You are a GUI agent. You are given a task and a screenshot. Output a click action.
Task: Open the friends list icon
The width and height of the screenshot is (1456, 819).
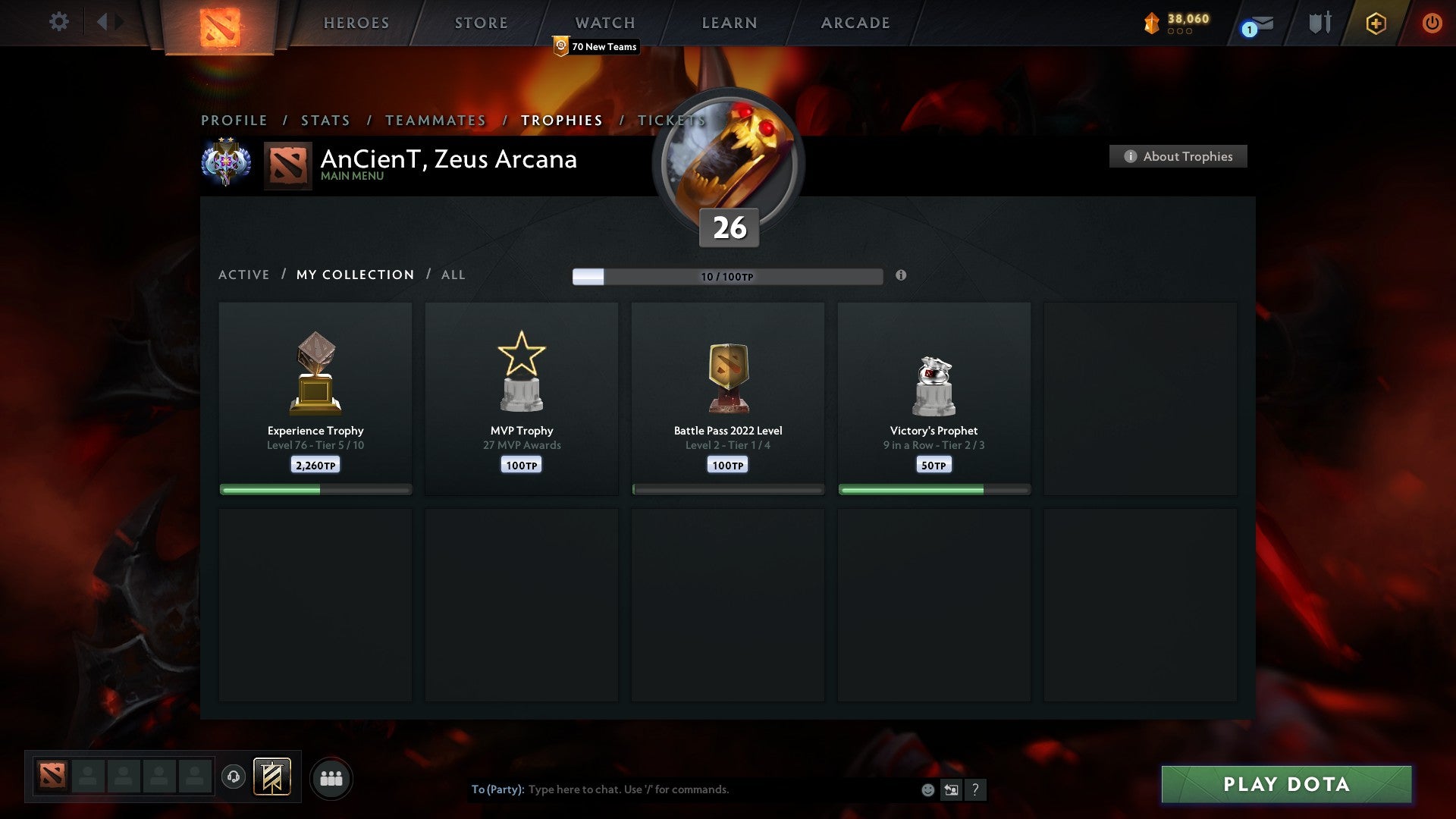pyautogui.click(x=331, y=777)
